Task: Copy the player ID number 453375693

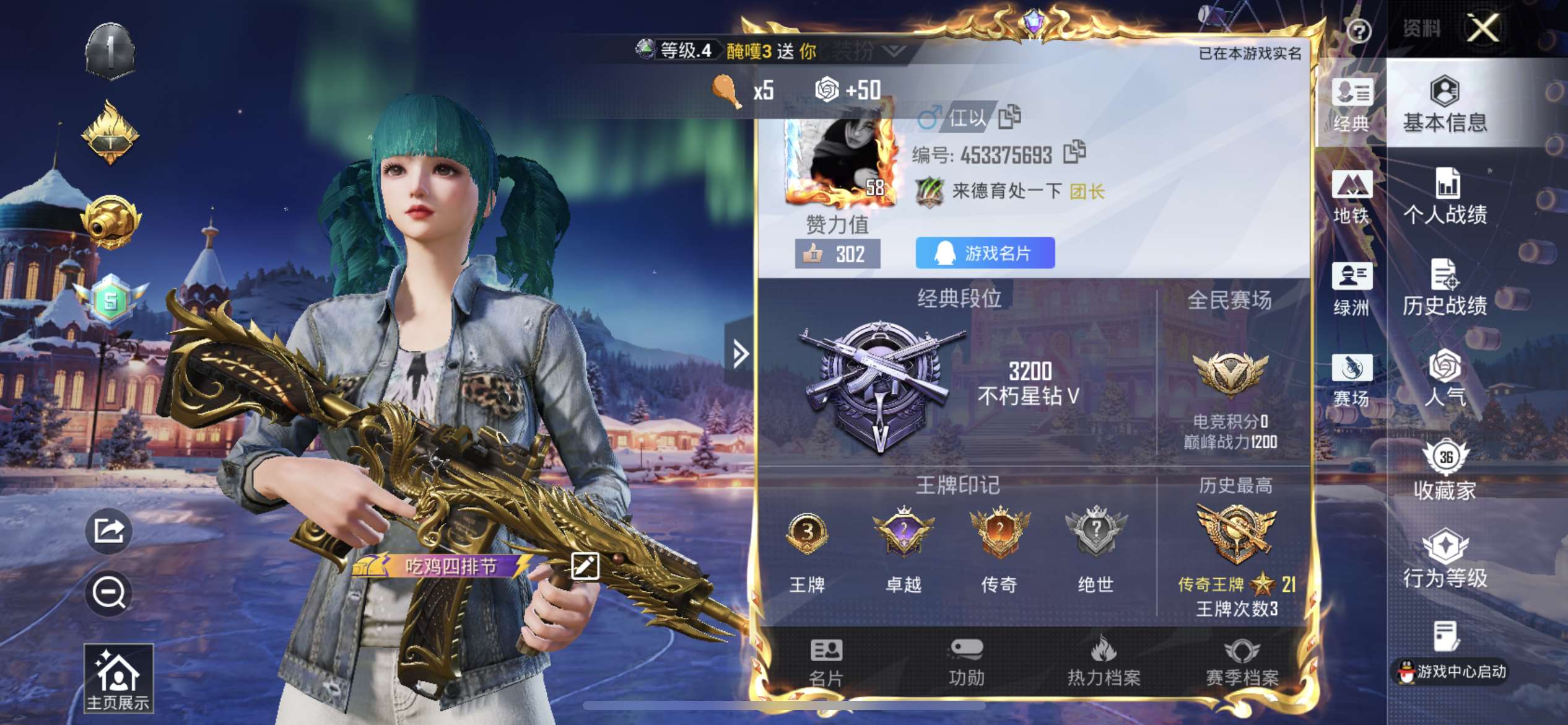Action: 1074,152
